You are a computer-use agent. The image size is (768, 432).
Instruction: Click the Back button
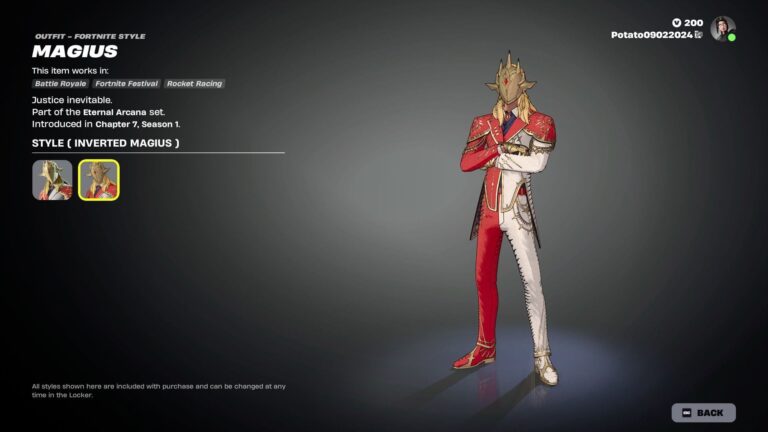(x=703, y=412)
